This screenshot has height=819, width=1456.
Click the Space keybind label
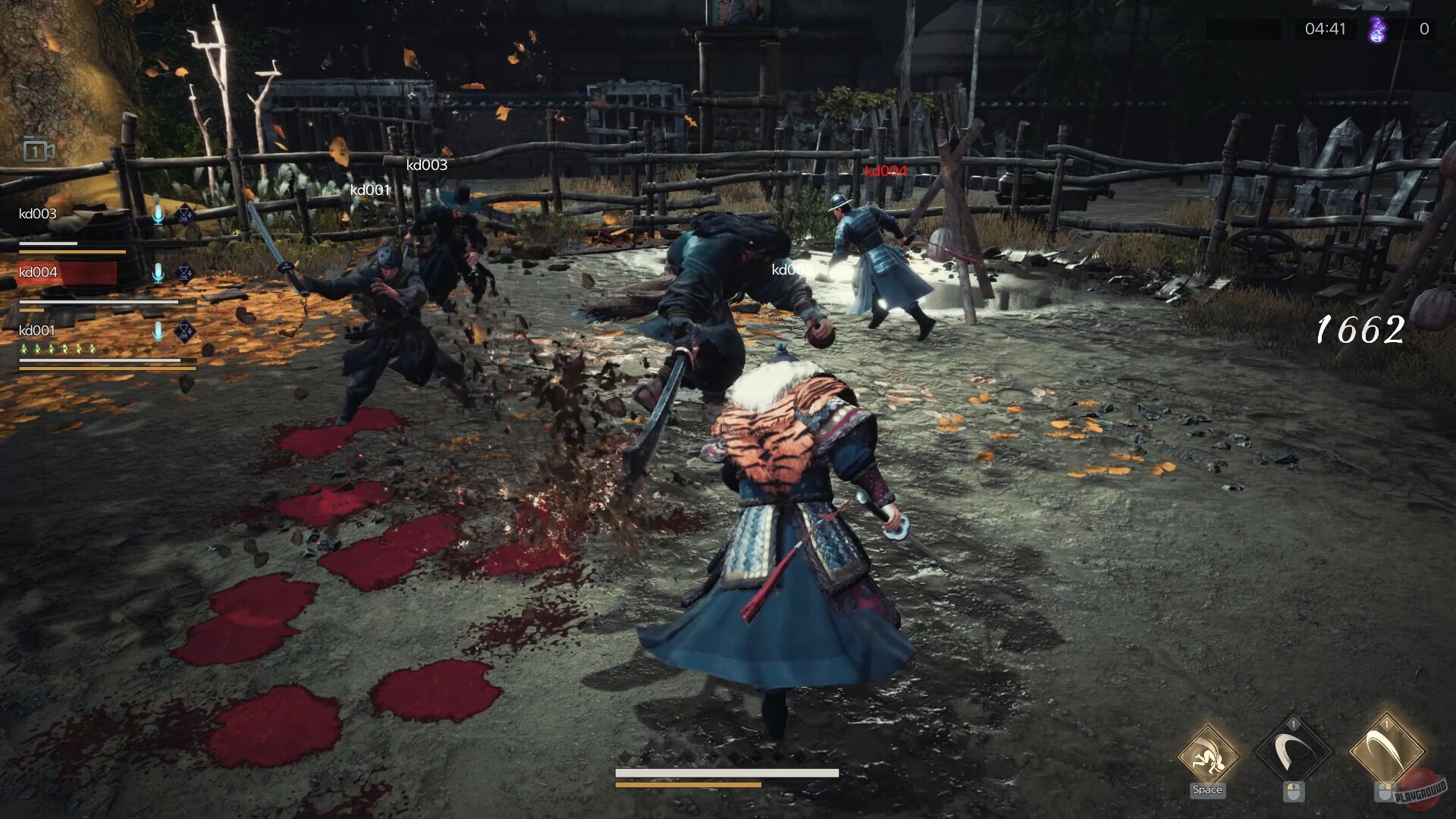point(1207,789)
